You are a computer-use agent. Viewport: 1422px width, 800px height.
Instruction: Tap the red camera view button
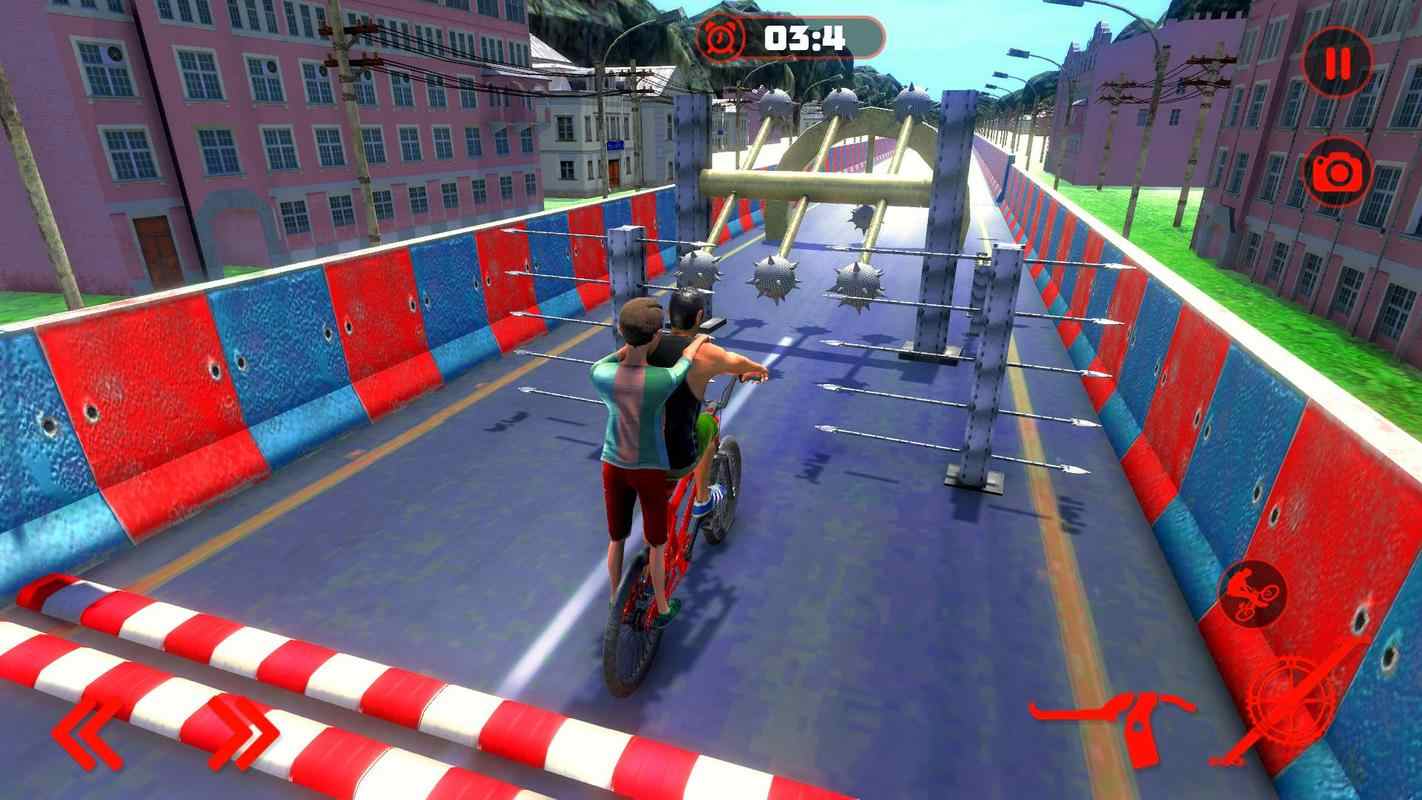click(x=1337, y=171)
